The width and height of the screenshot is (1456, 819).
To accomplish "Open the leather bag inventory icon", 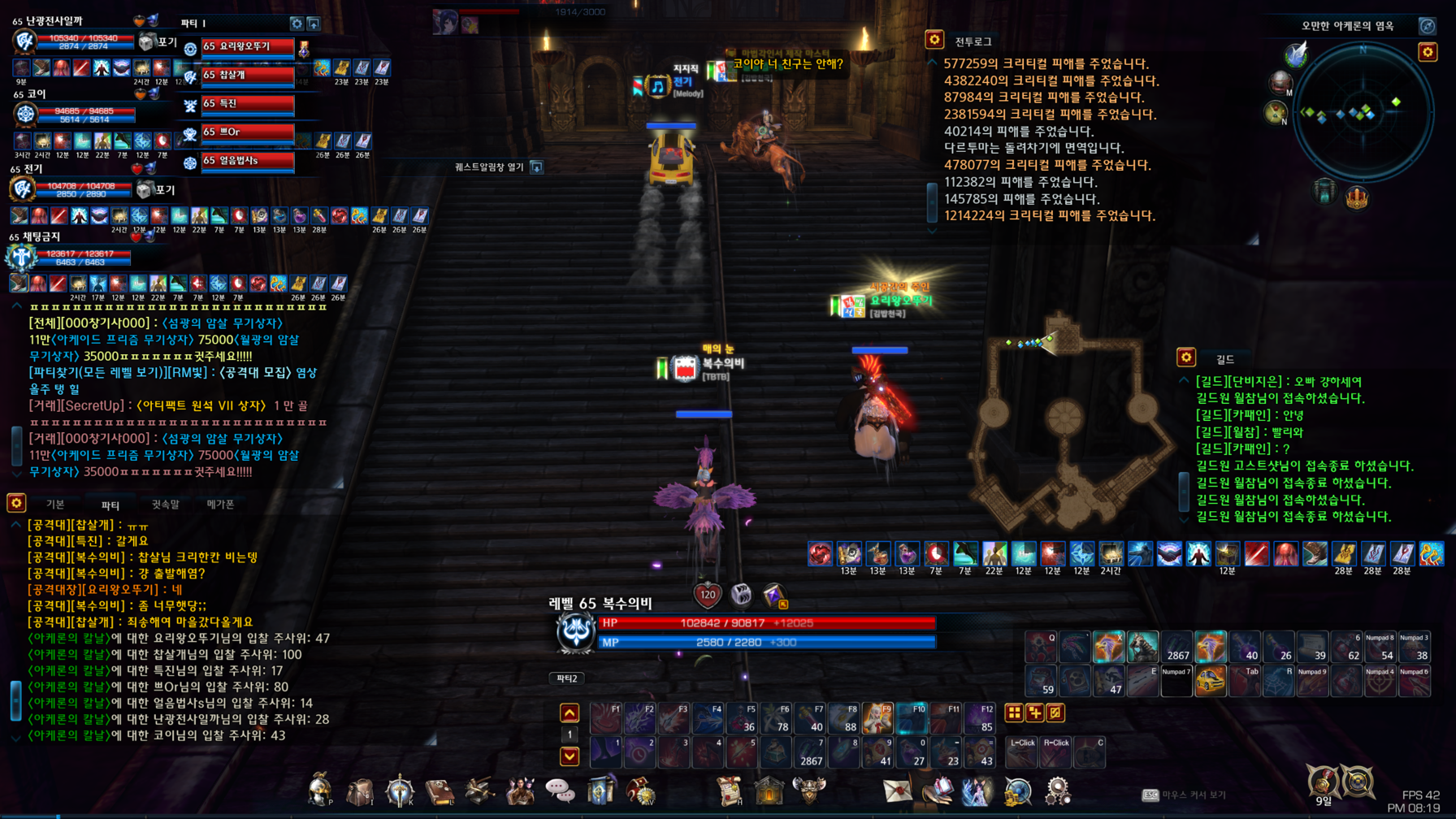I will [x=359, y=791].
